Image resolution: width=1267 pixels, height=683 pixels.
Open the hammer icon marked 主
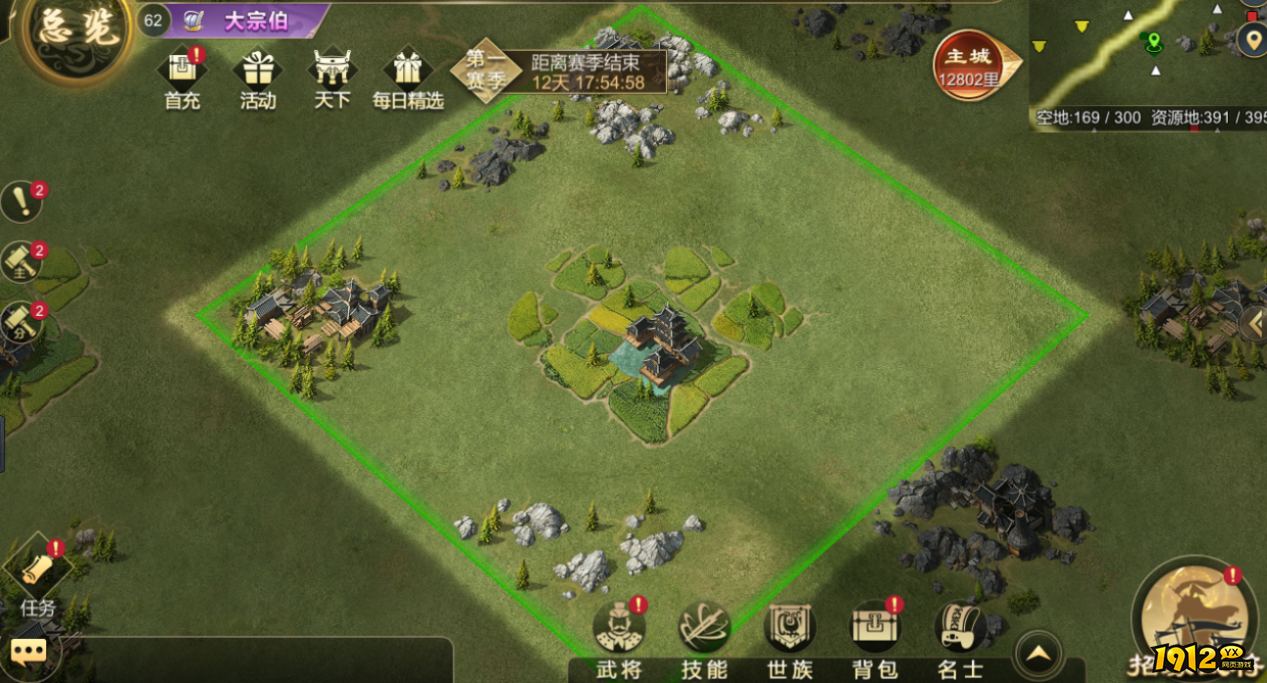[20, 262]
